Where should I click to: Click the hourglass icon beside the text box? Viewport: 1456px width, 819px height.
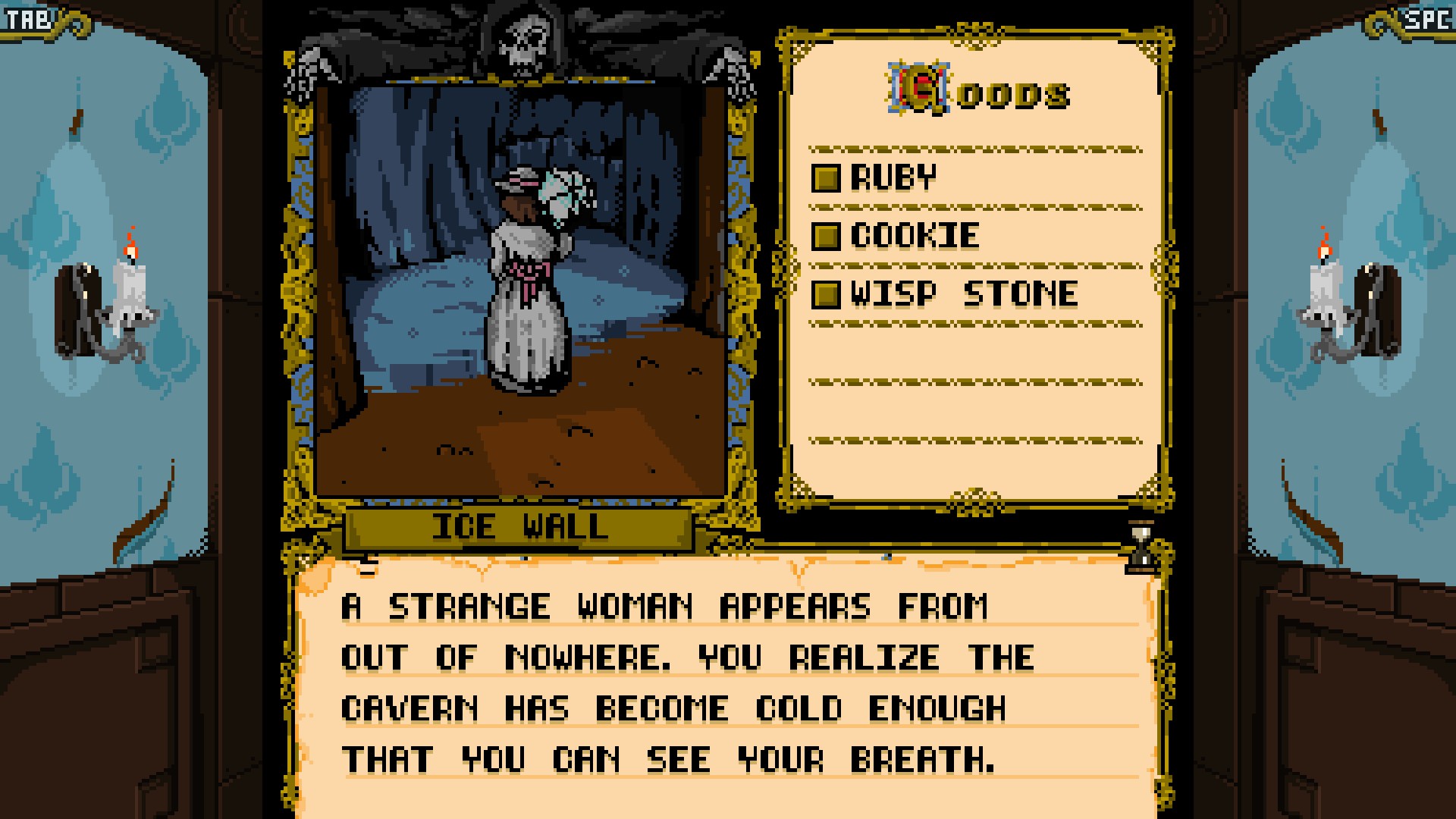[1139, 544]
